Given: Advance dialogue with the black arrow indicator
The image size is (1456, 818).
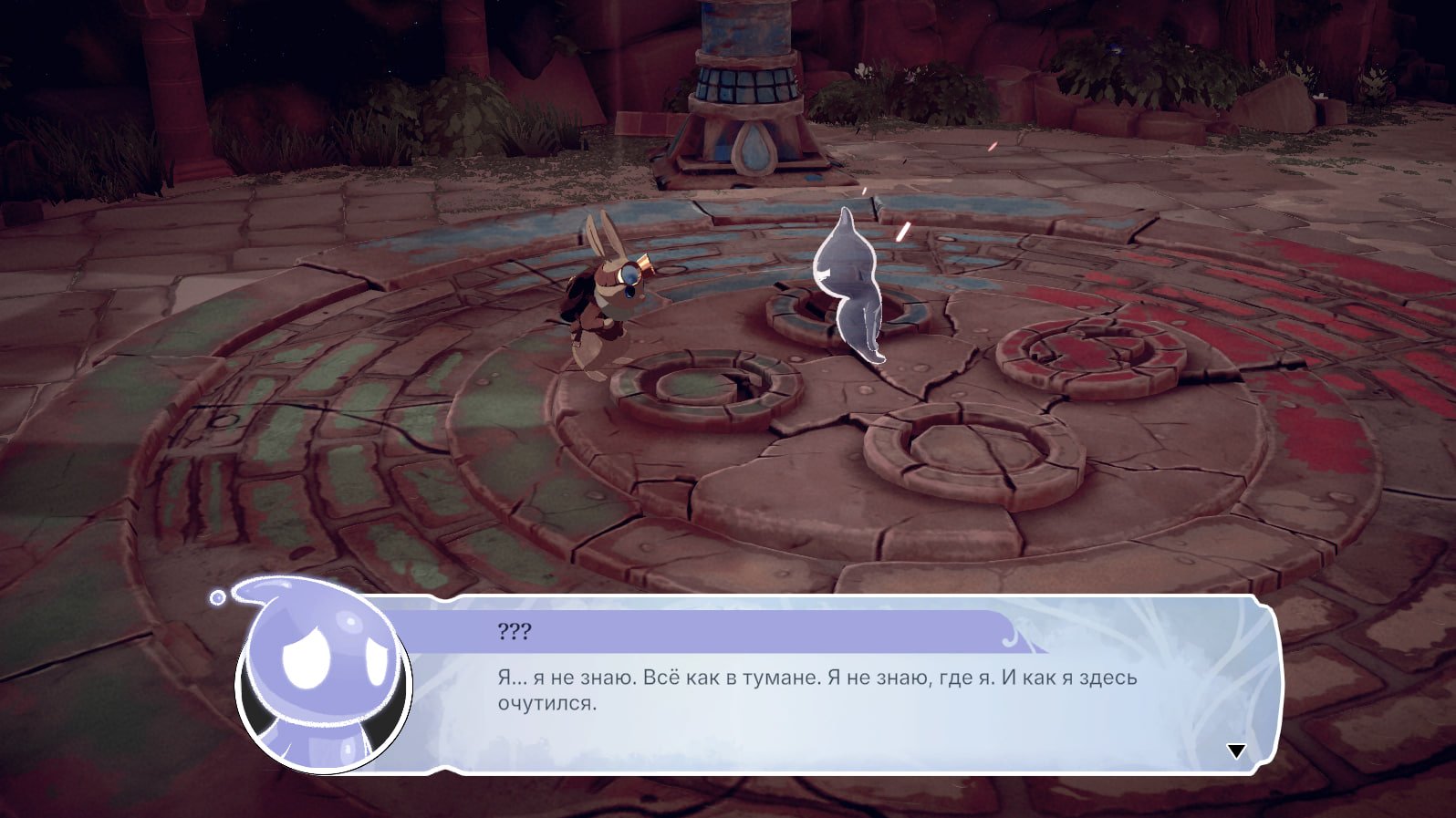Looking at the screenshot, I should tap(1236, 751).
